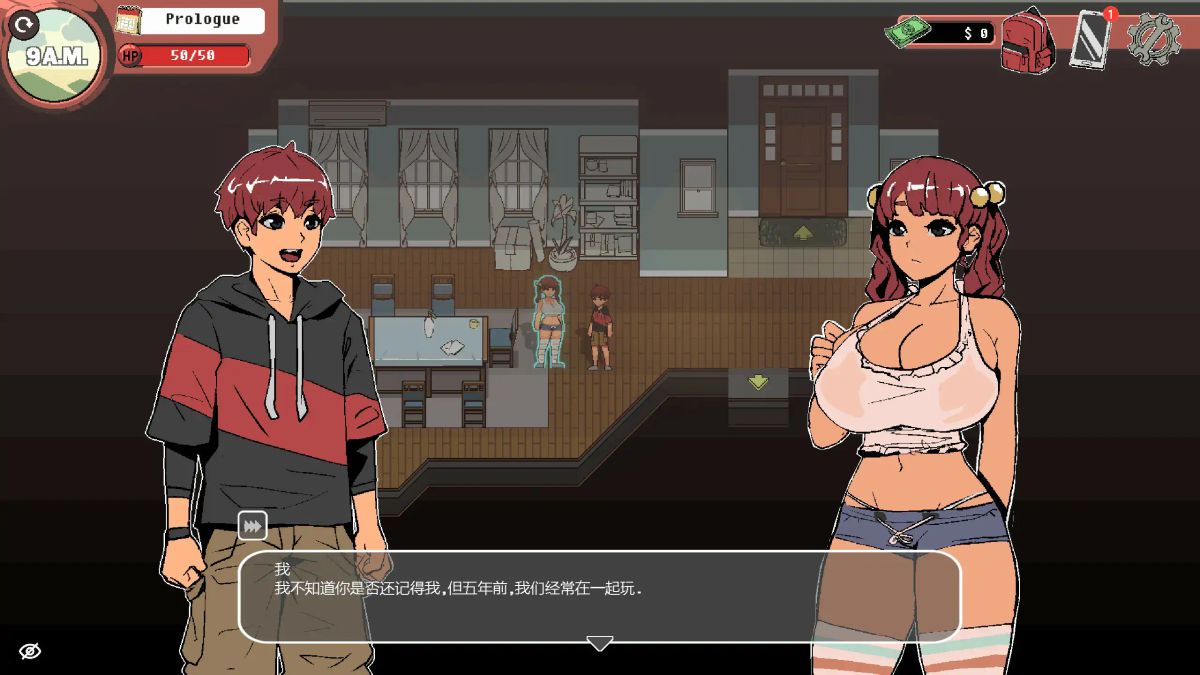
Task: Open the red backpack inventory
Action: (1029, 40)
